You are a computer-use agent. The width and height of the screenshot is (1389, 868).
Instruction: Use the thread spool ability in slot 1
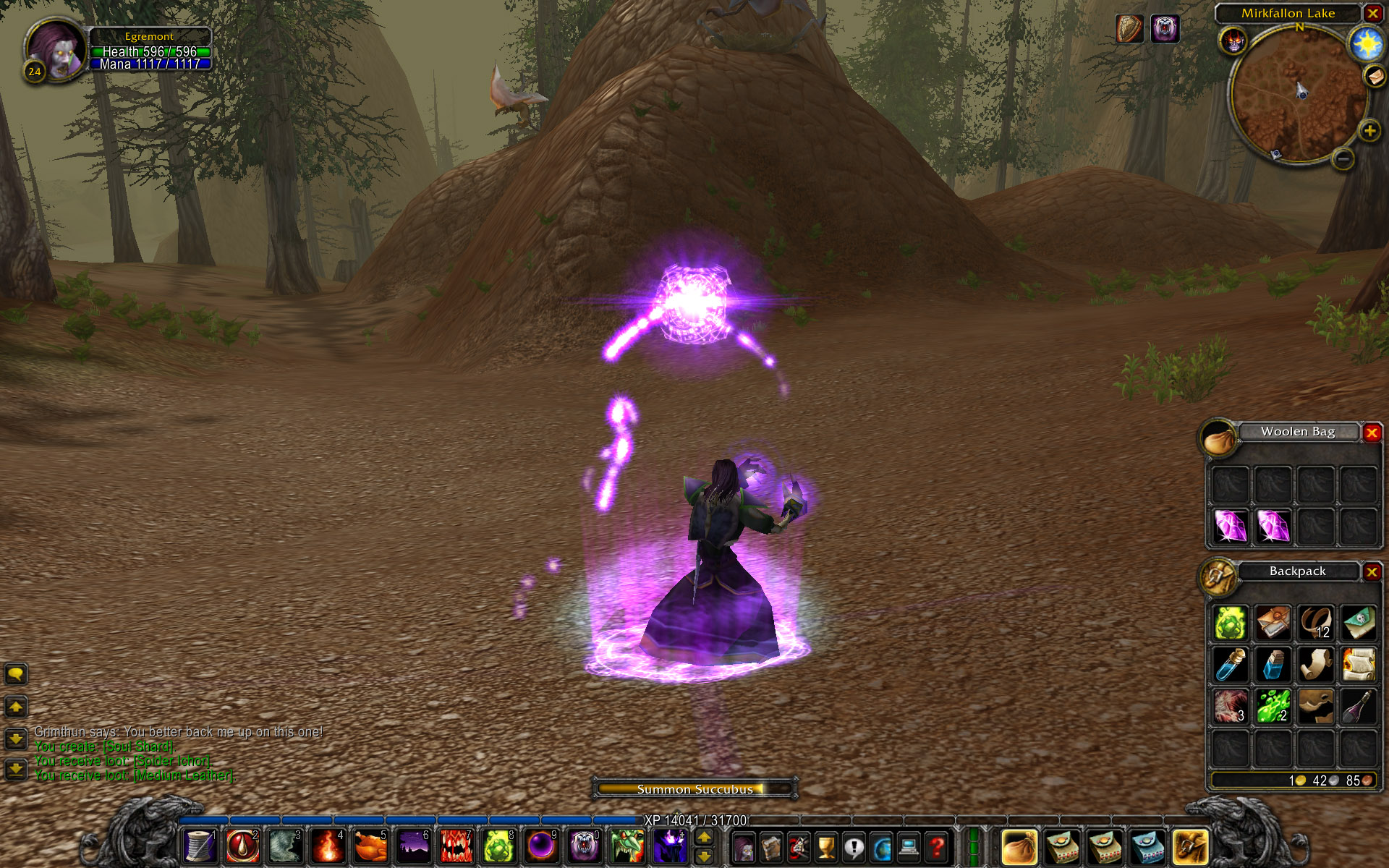200,846
